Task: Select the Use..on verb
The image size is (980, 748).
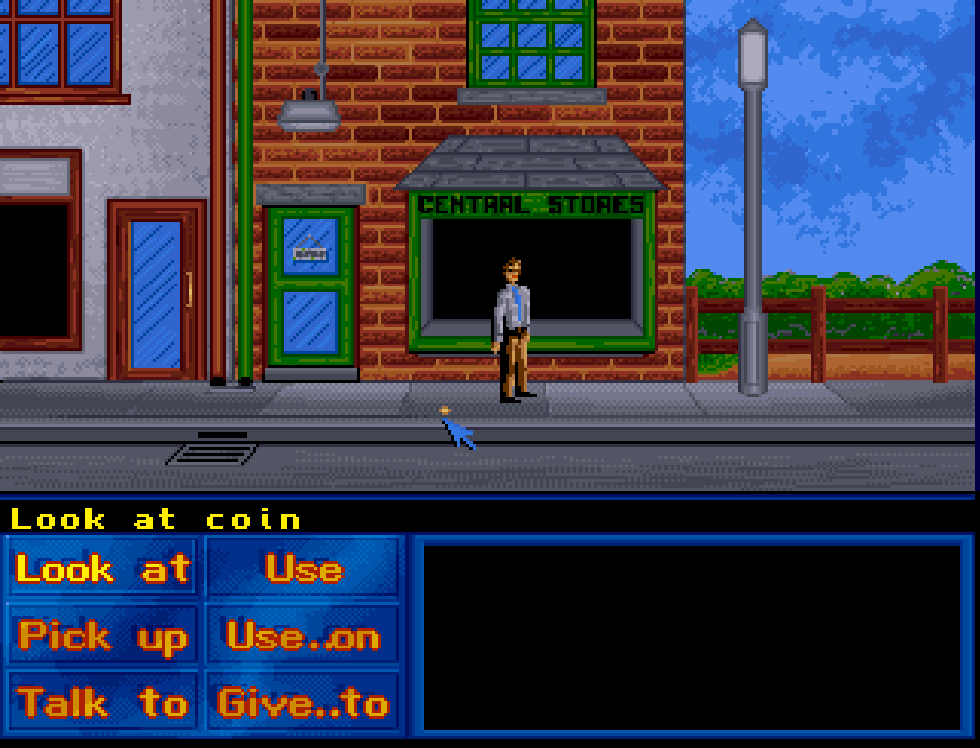Action: 304,636
